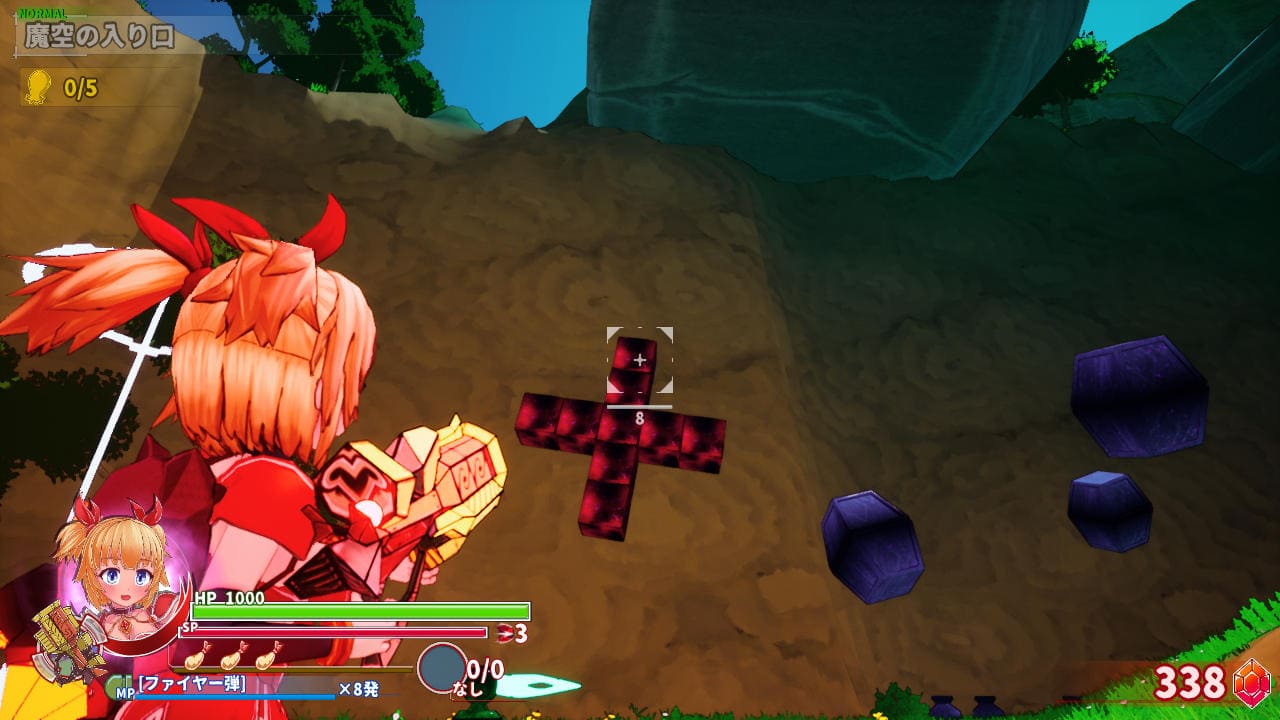The width and height of the screenshot is (1280, 720).
Task: Click the golden collectible counter icon
Action: [x=38, y=87]
